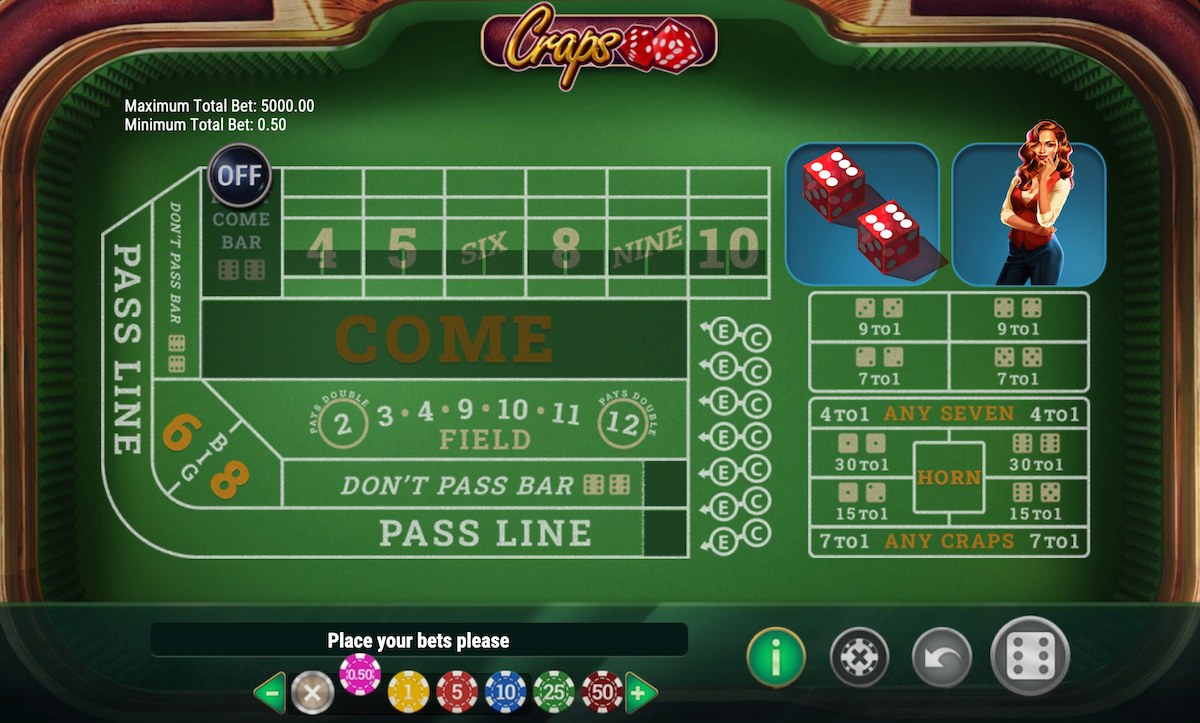Choose the yellow 1 chip

point(408,691)
